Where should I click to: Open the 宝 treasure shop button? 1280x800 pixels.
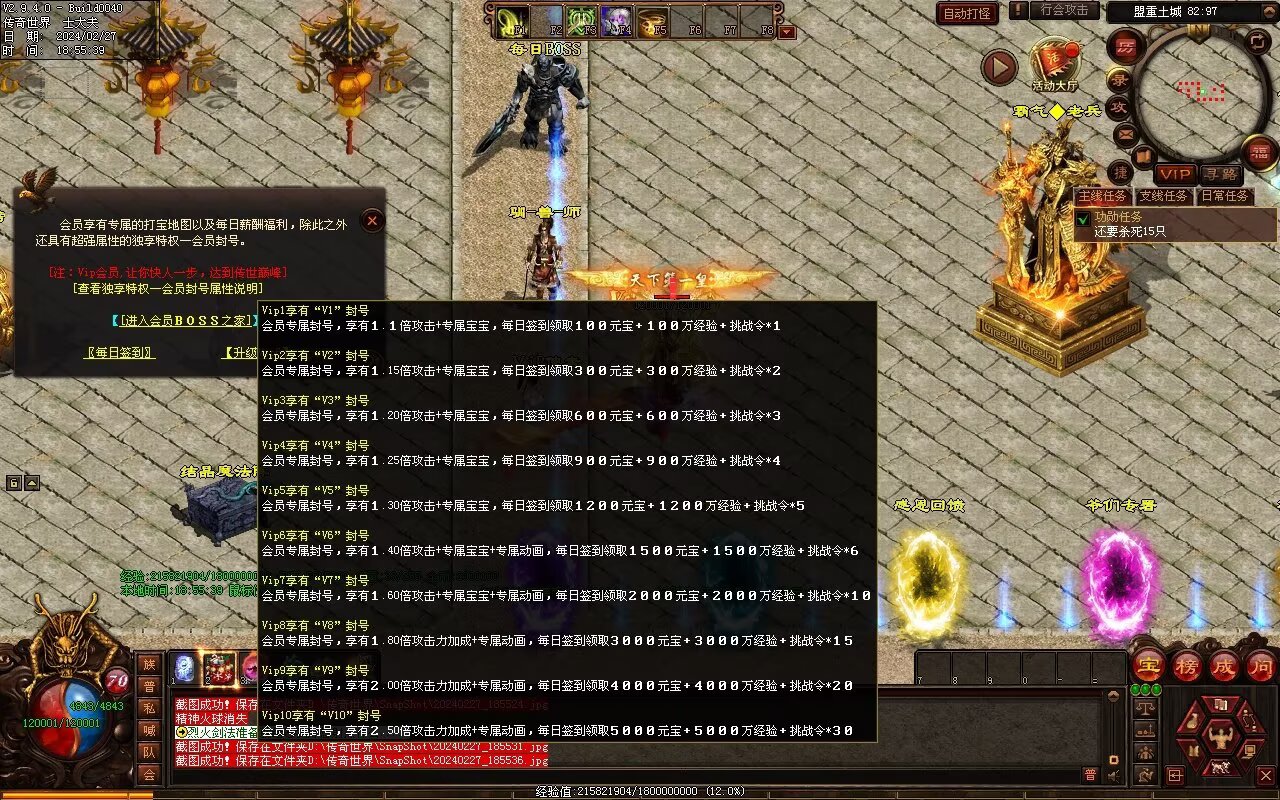[x=1148, y=664]
